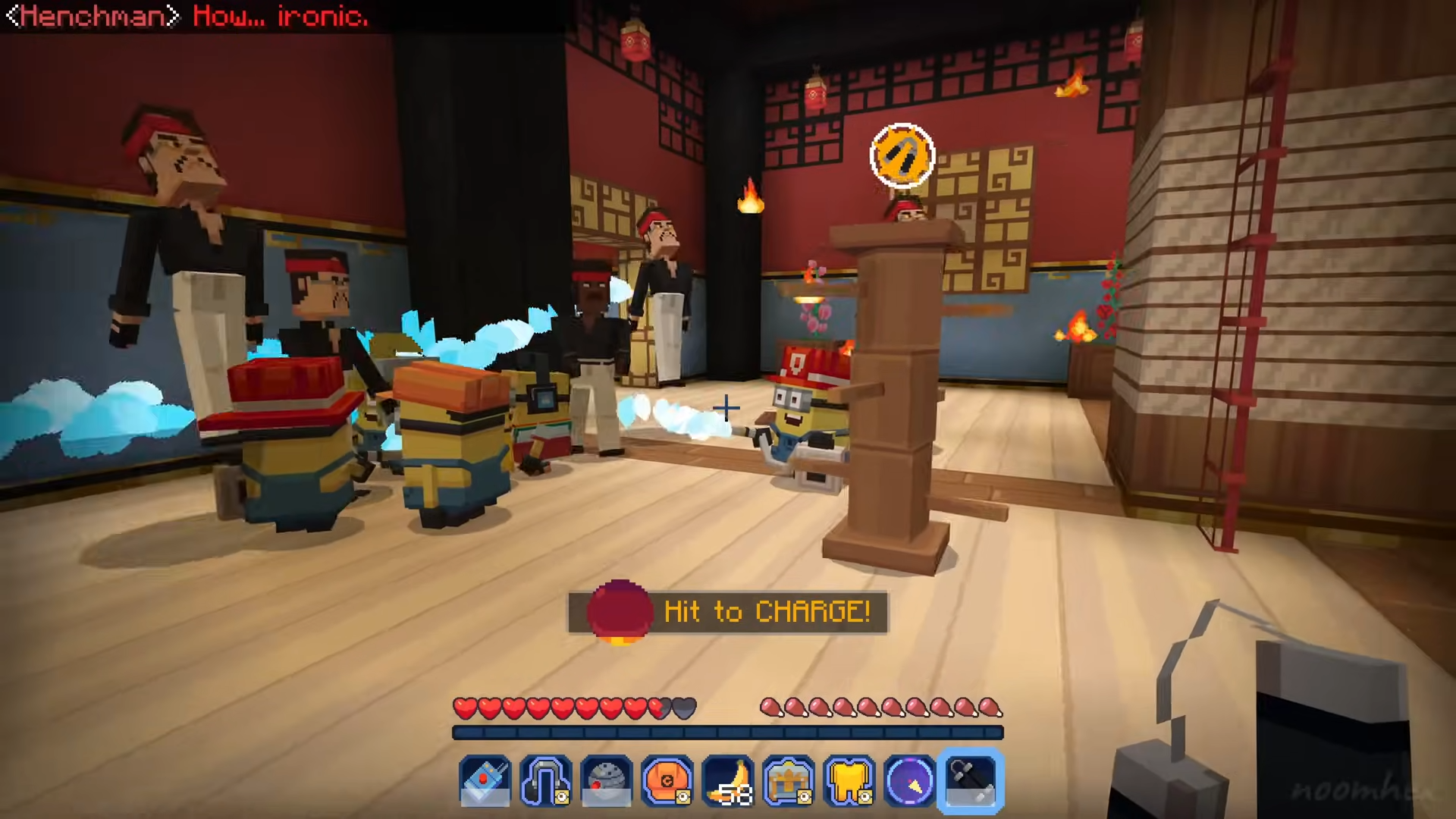Choose the gray sphere with red light slot
Screen dimensions: 1456x819
click(x=607, y=780)
